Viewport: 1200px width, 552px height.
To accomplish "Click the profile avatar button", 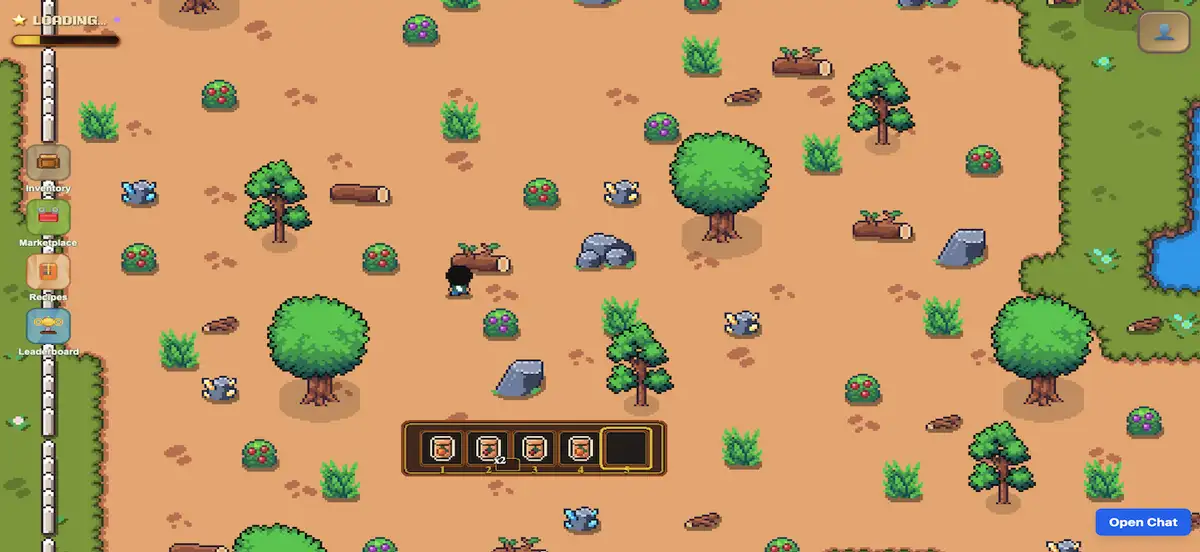I will coord(1164,32).
